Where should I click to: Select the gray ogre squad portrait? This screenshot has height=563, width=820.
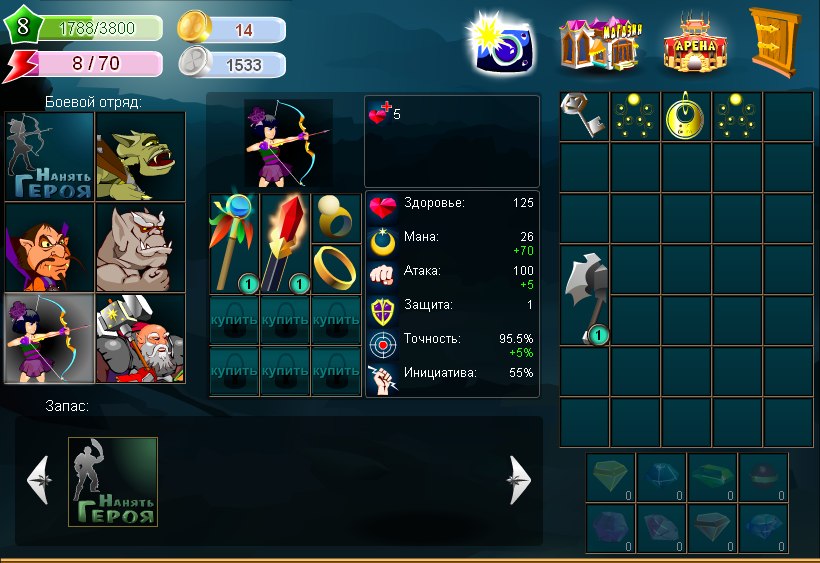(x=141, y=248)
